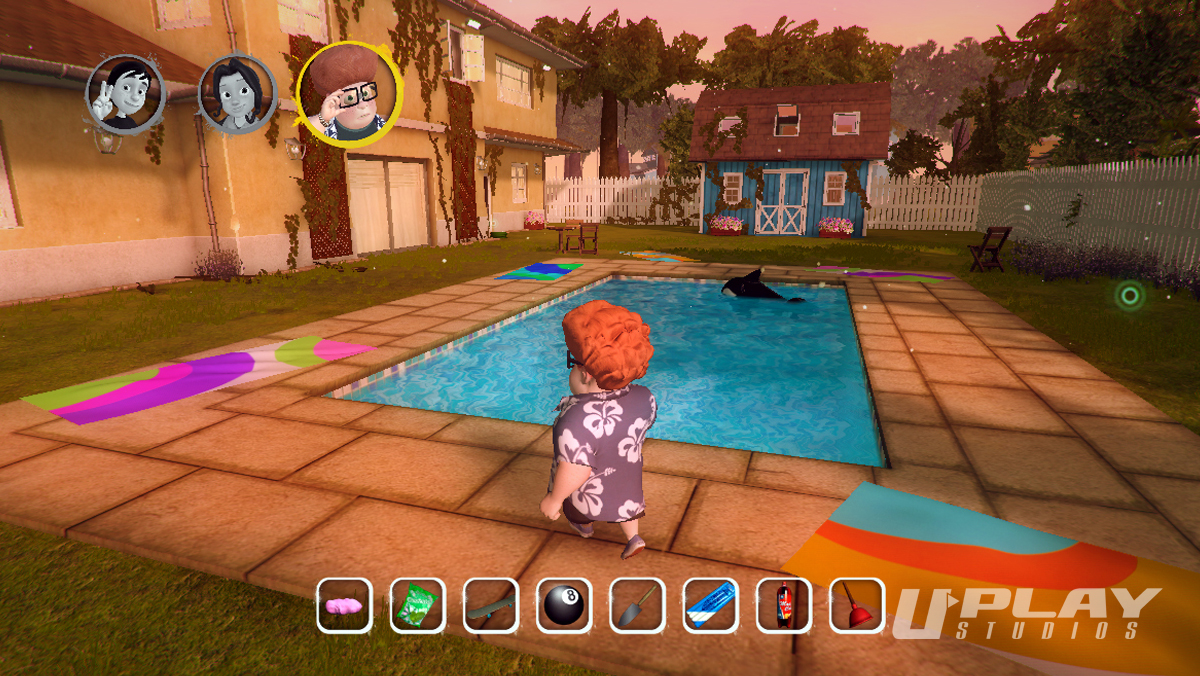Choose the soda bottle item
This screenshot has width=1200, height=676.
click(783, 605)
